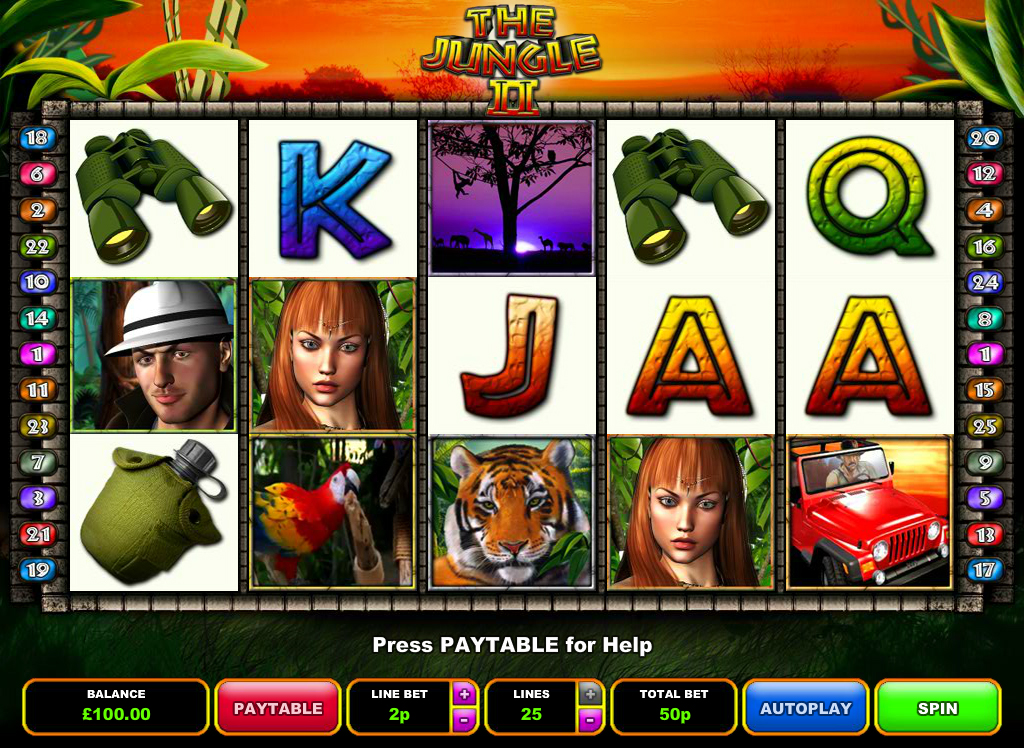
Task: Show payline 25 on the reels
Action: (x=985, y=426)
